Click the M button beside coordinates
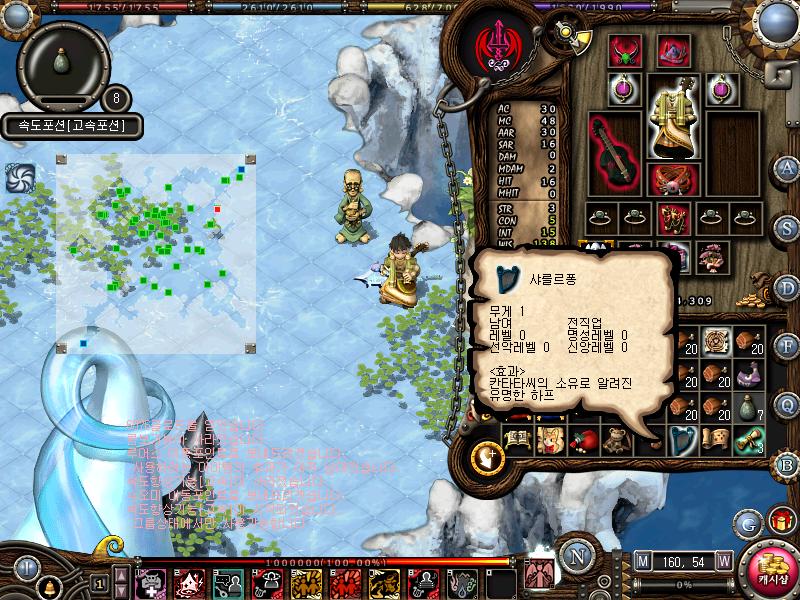This screenshot has width=800, height=600. click(x=641, y=561)
